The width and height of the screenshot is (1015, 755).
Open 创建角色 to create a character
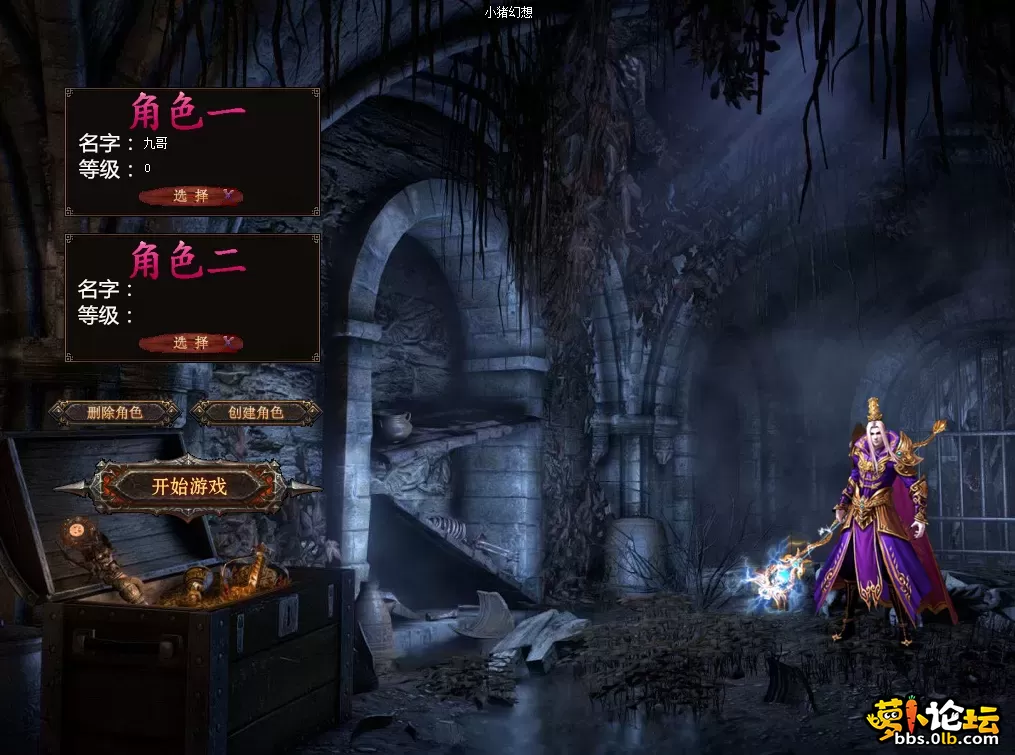coord(256,412)
